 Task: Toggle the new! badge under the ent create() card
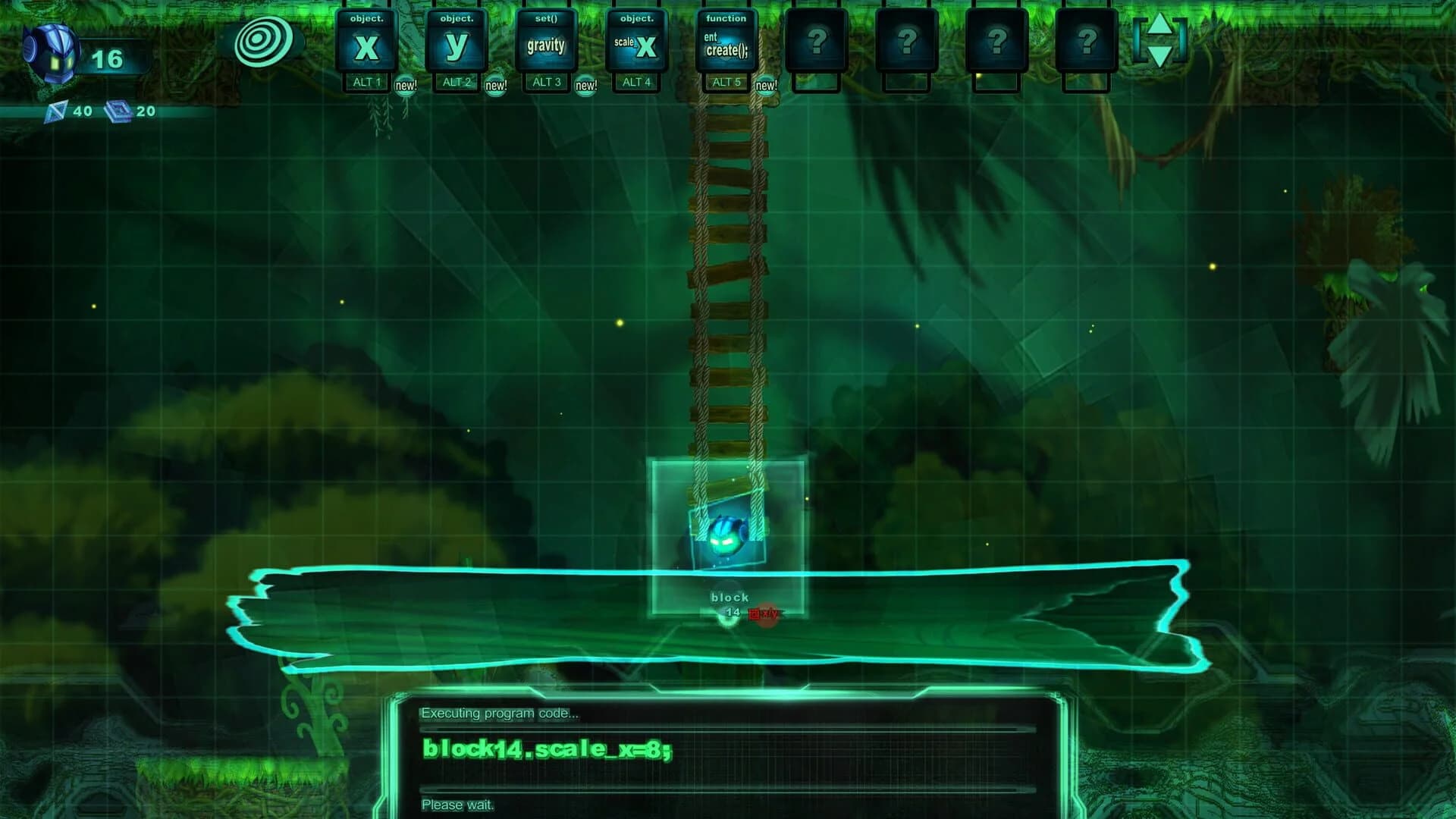(x=767, y=86)
